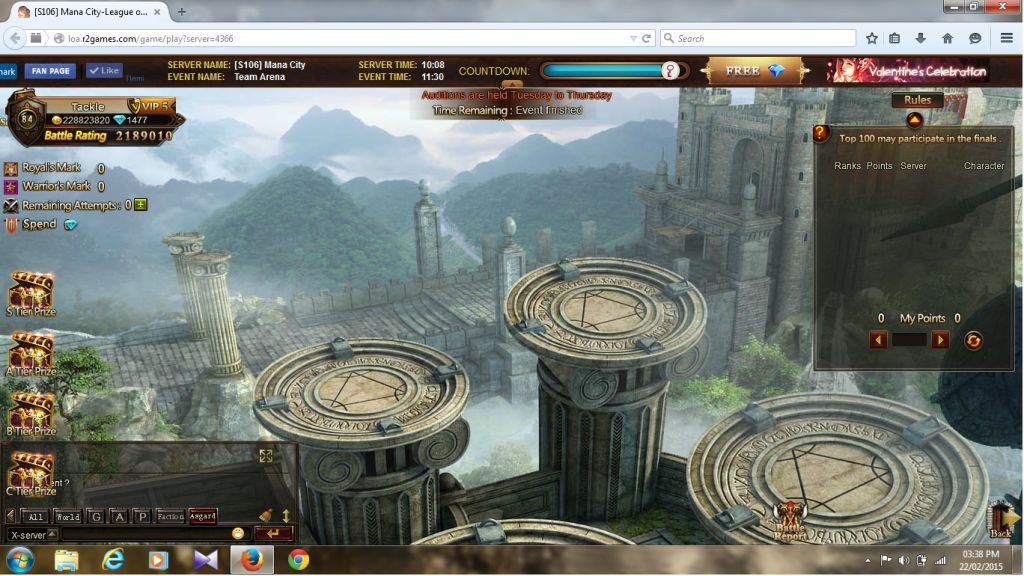Add remaining attempts with green plus

pyautogui.click(x=141, y=205)
